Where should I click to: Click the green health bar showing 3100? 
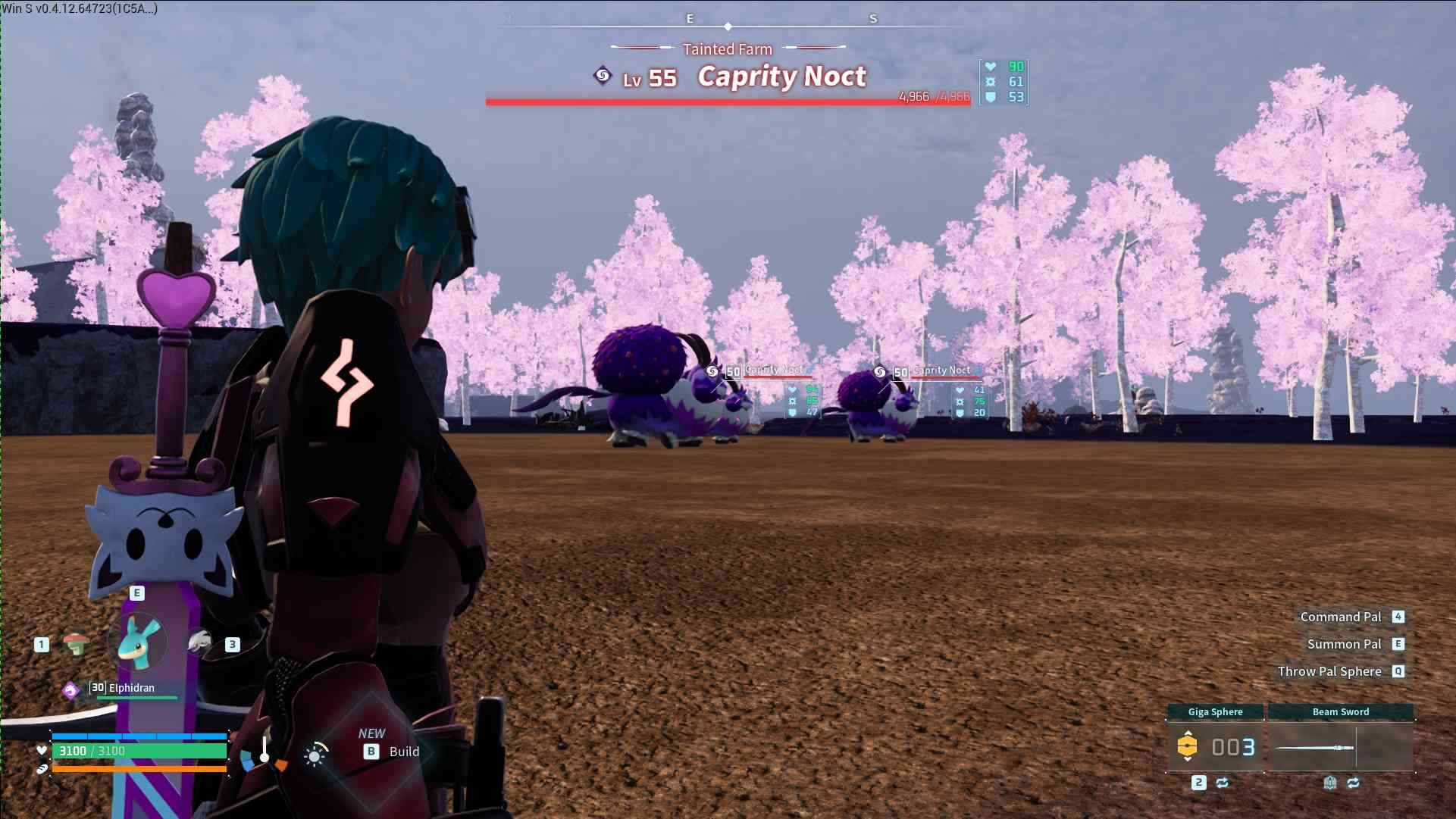click(x=140, y=752)
